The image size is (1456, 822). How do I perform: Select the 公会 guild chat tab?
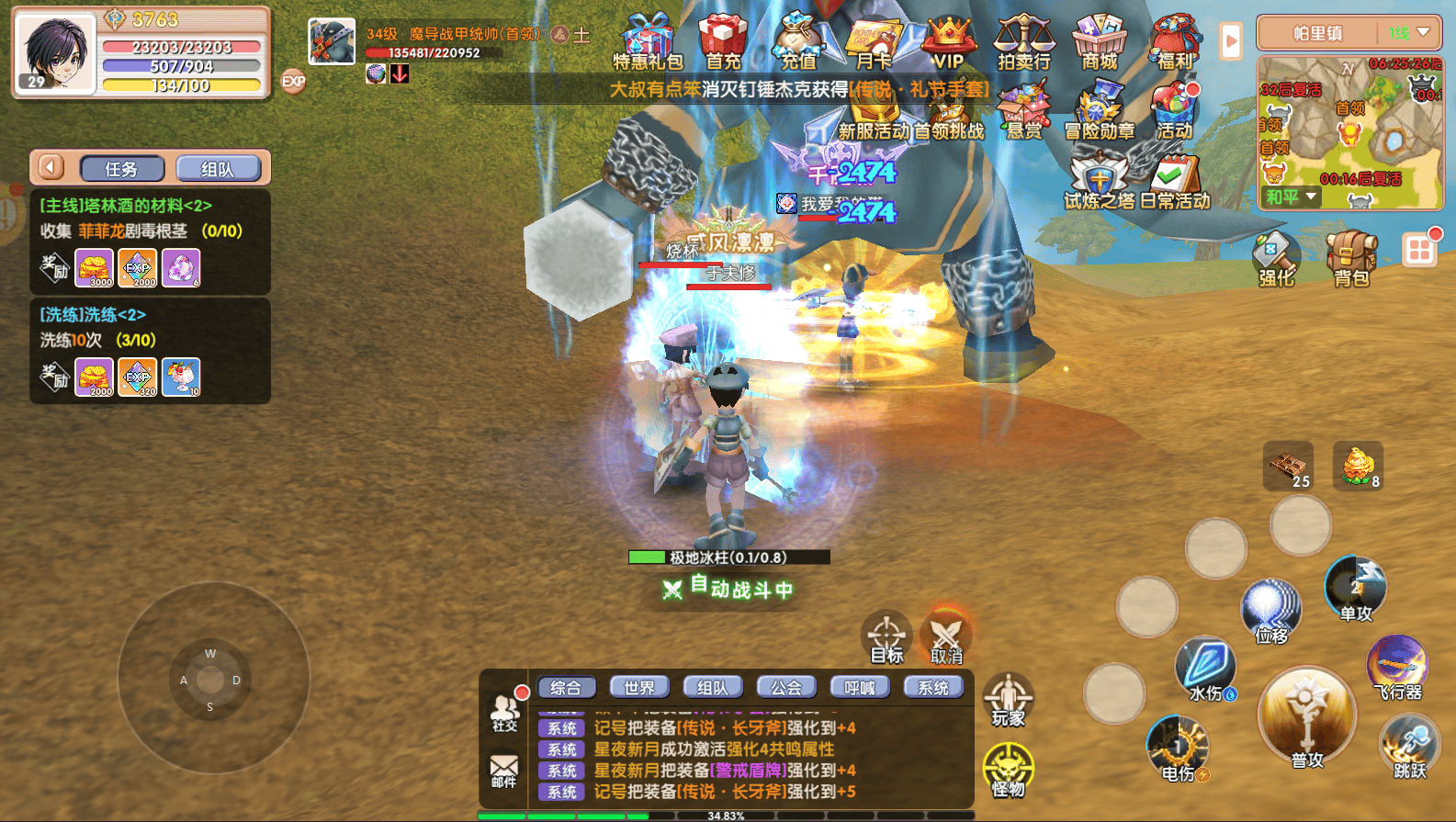point(786,687)
